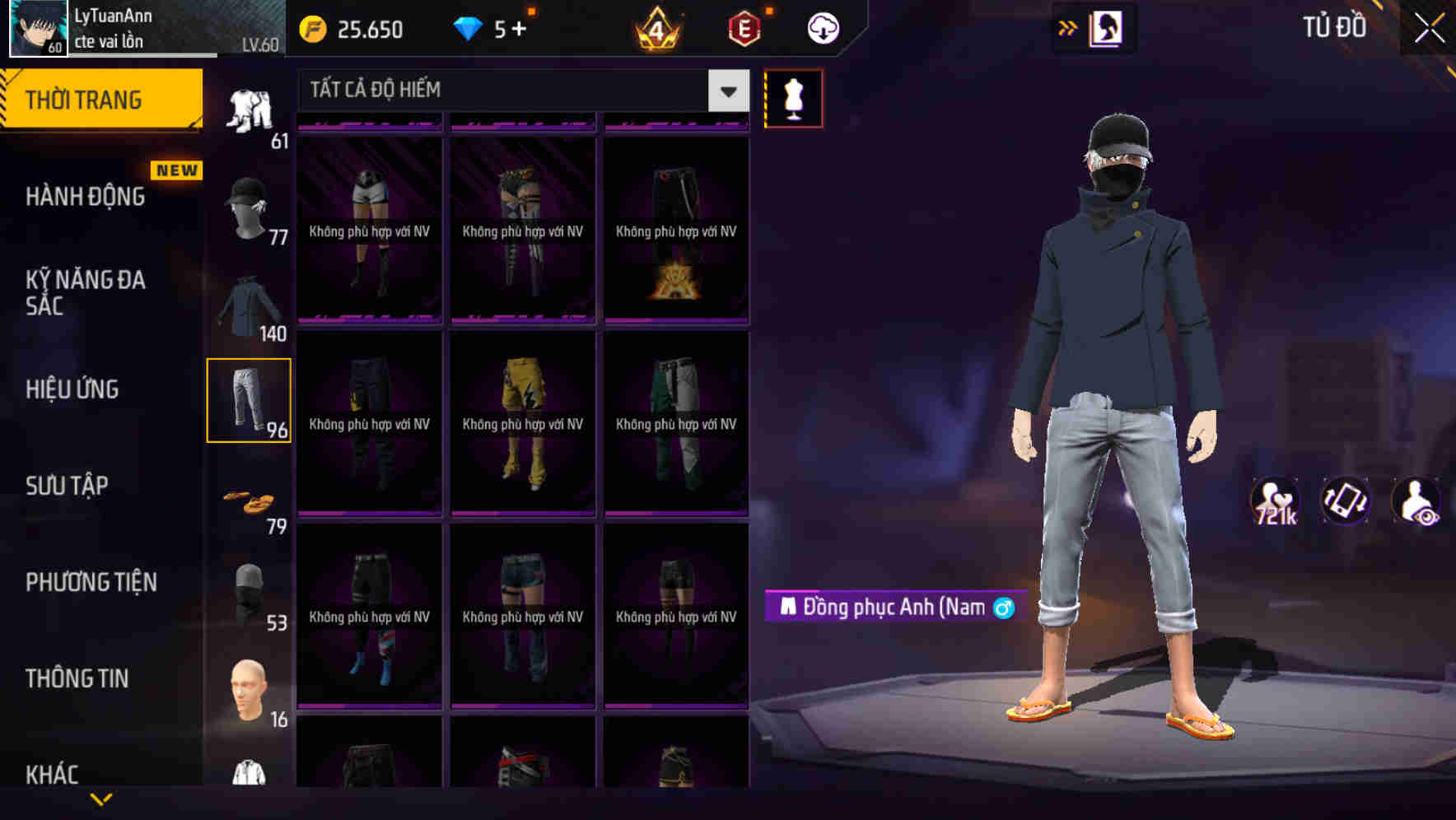
Task: Click the rotate character icon
Action: [1346, 501]
